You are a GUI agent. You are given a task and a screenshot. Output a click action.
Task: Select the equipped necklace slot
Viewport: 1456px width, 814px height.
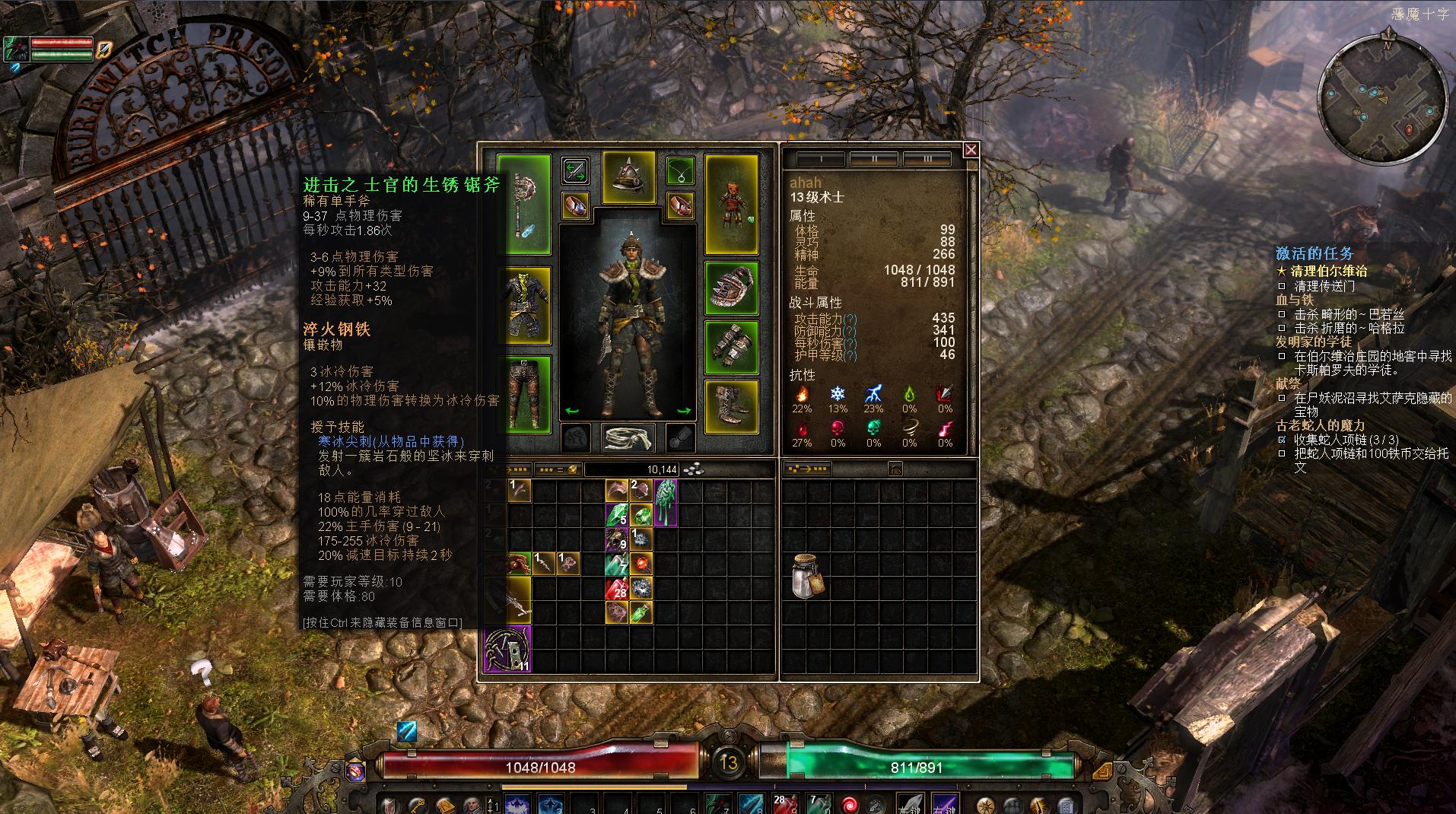coord(680,170)
